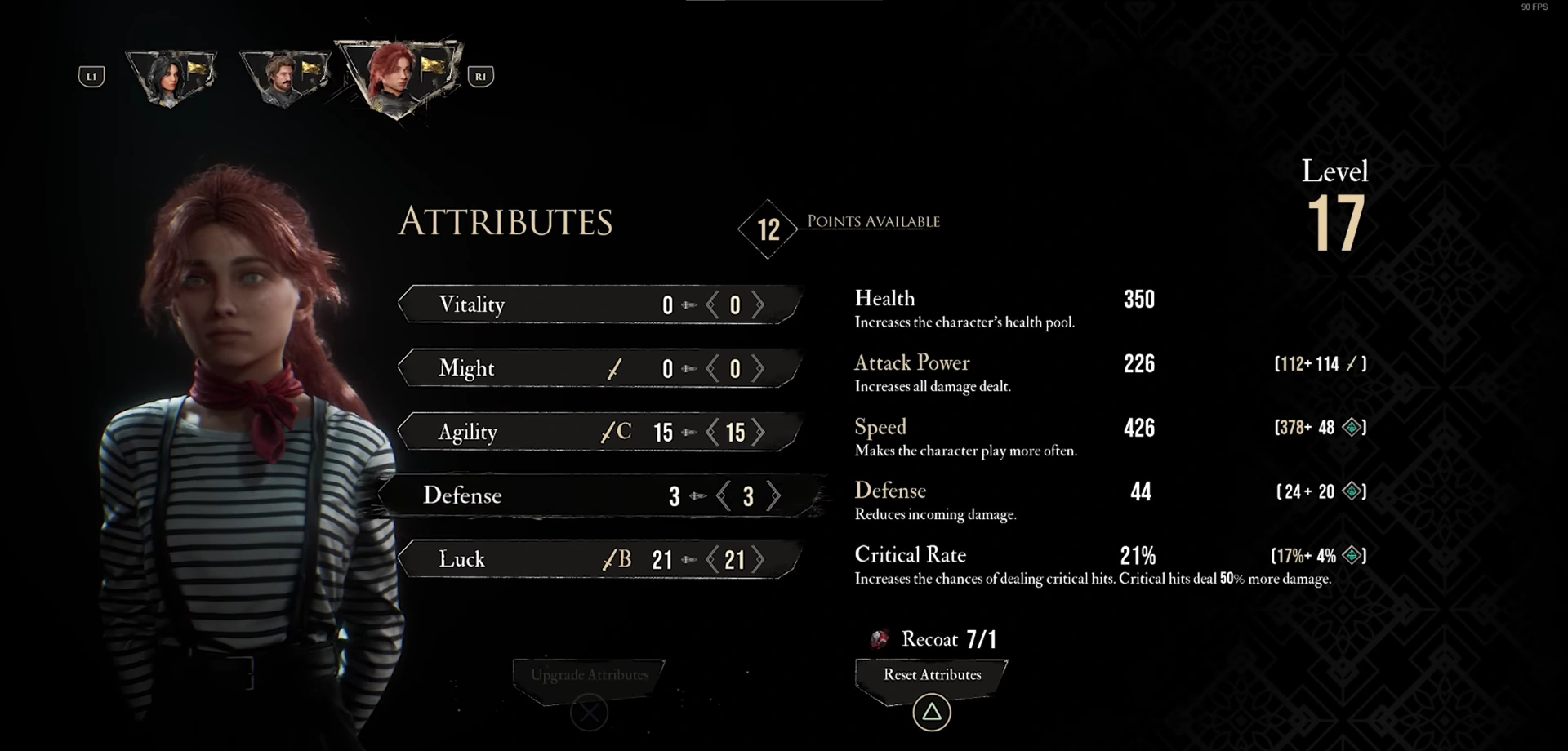Raise Agility using its right arrow
This screenshot has width=1568, height=751.
click(759, 433)
